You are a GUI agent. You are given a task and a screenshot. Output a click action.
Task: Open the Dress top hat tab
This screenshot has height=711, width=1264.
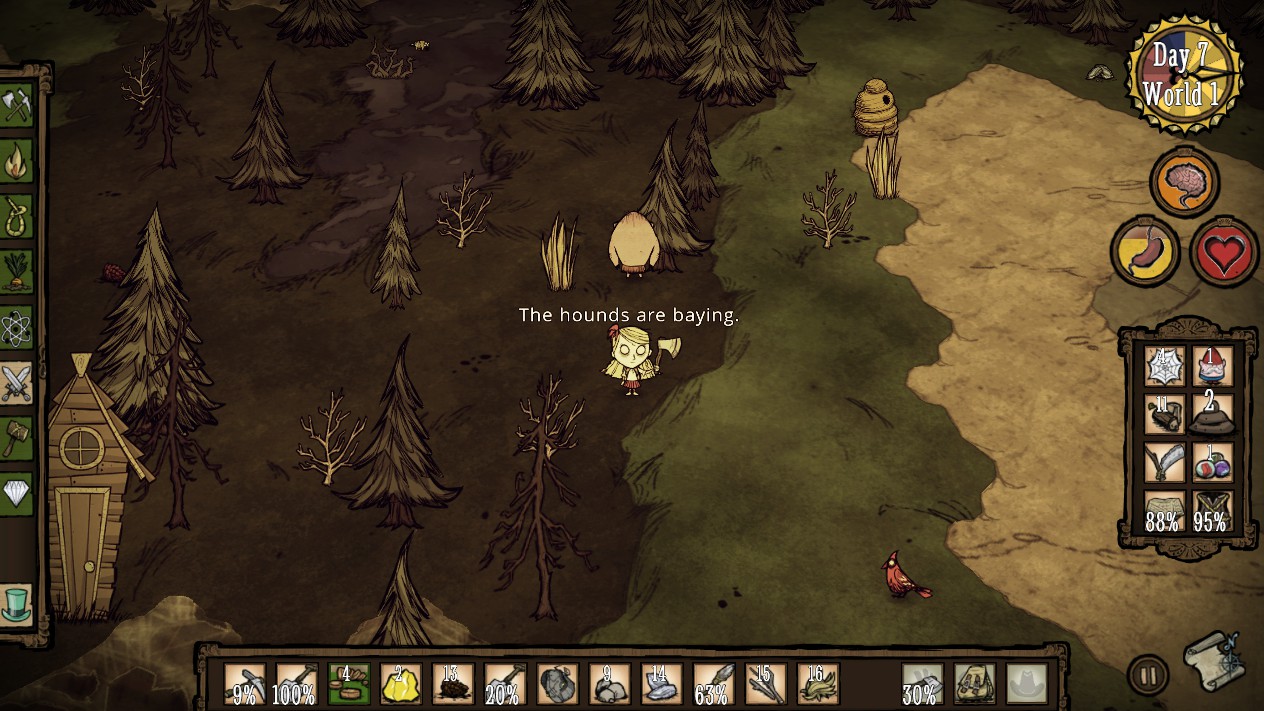(x=18, y=603)
